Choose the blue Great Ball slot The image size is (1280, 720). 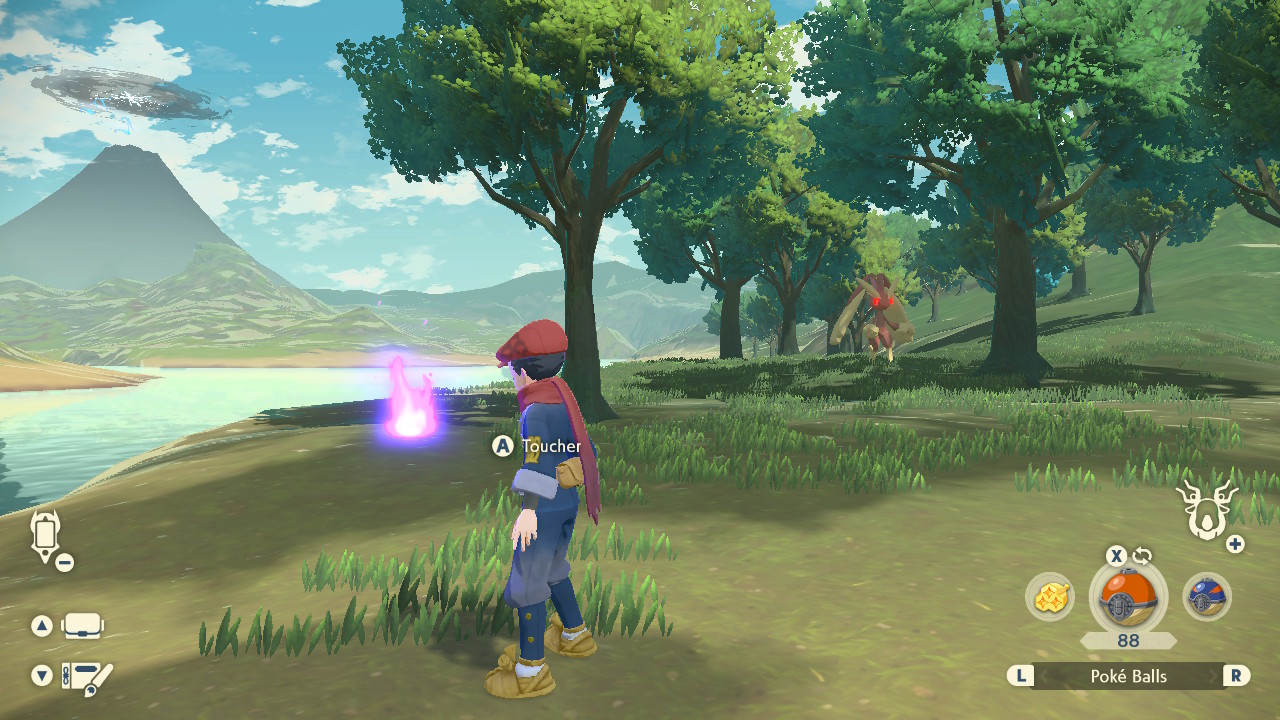(x=1207, y=597)
